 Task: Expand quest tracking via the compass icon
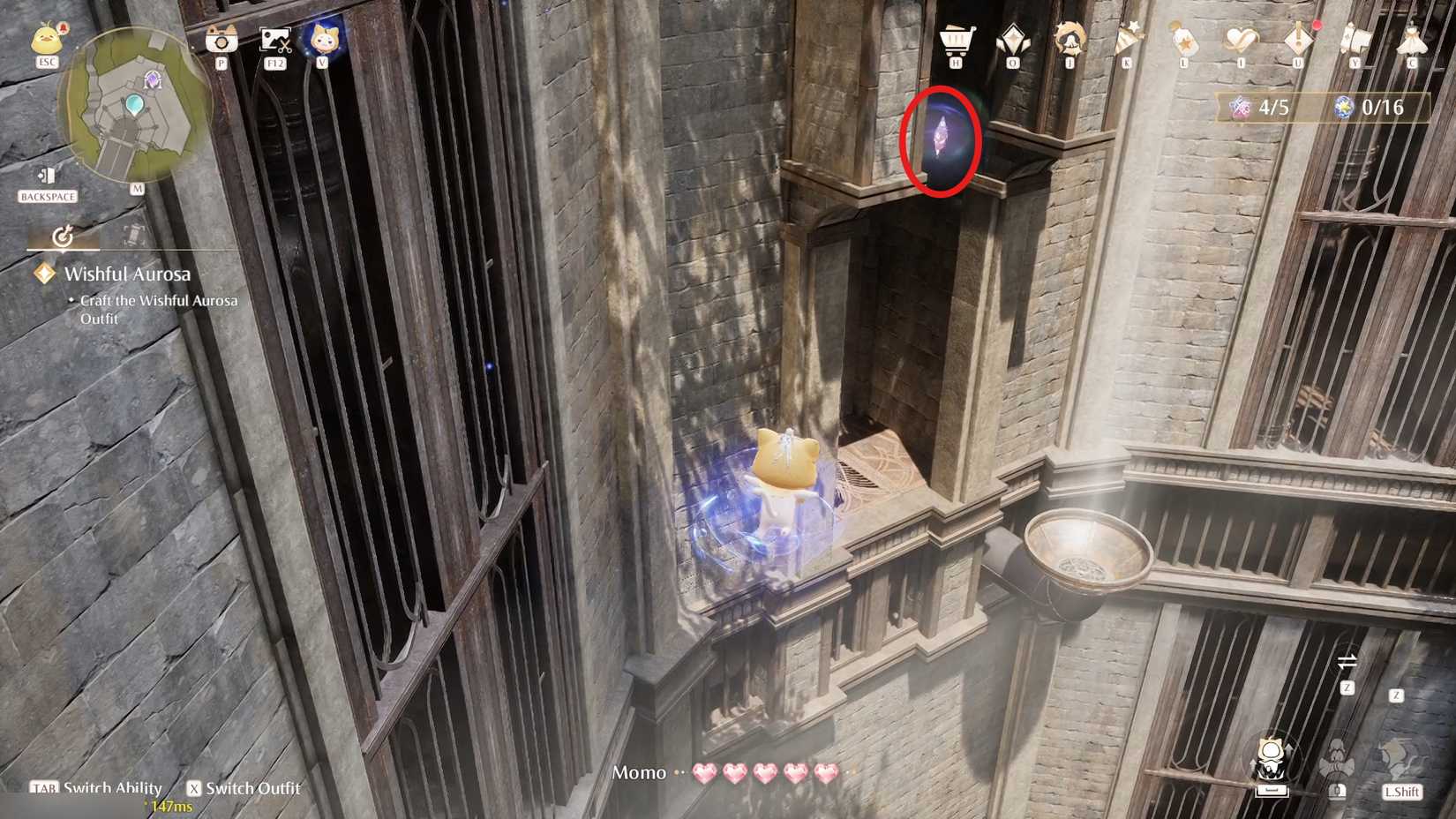click(x=62, y=237)
